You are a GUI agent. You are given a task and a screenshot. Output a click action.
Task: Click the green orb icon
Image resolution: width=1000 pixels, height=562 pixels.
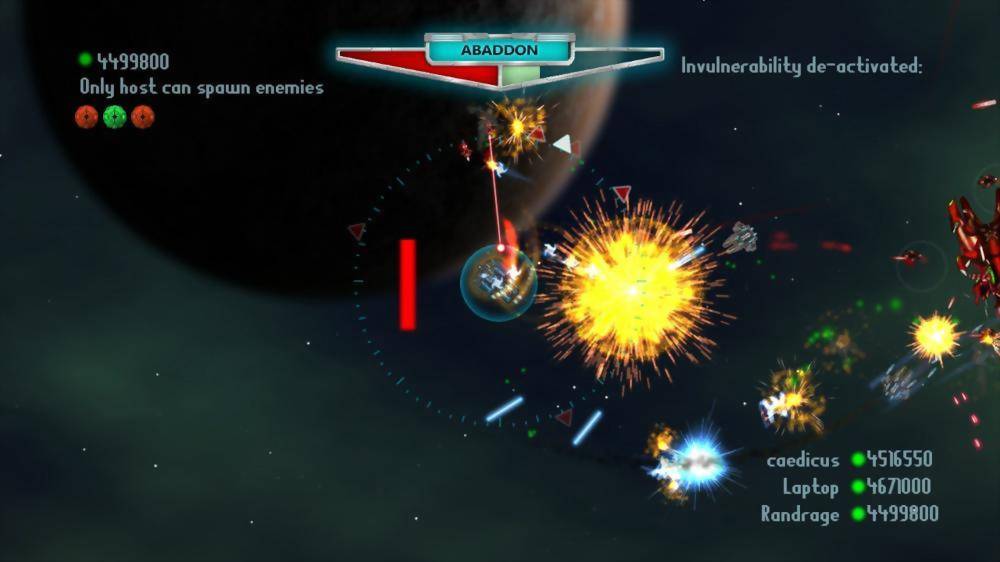coord(115,117)
